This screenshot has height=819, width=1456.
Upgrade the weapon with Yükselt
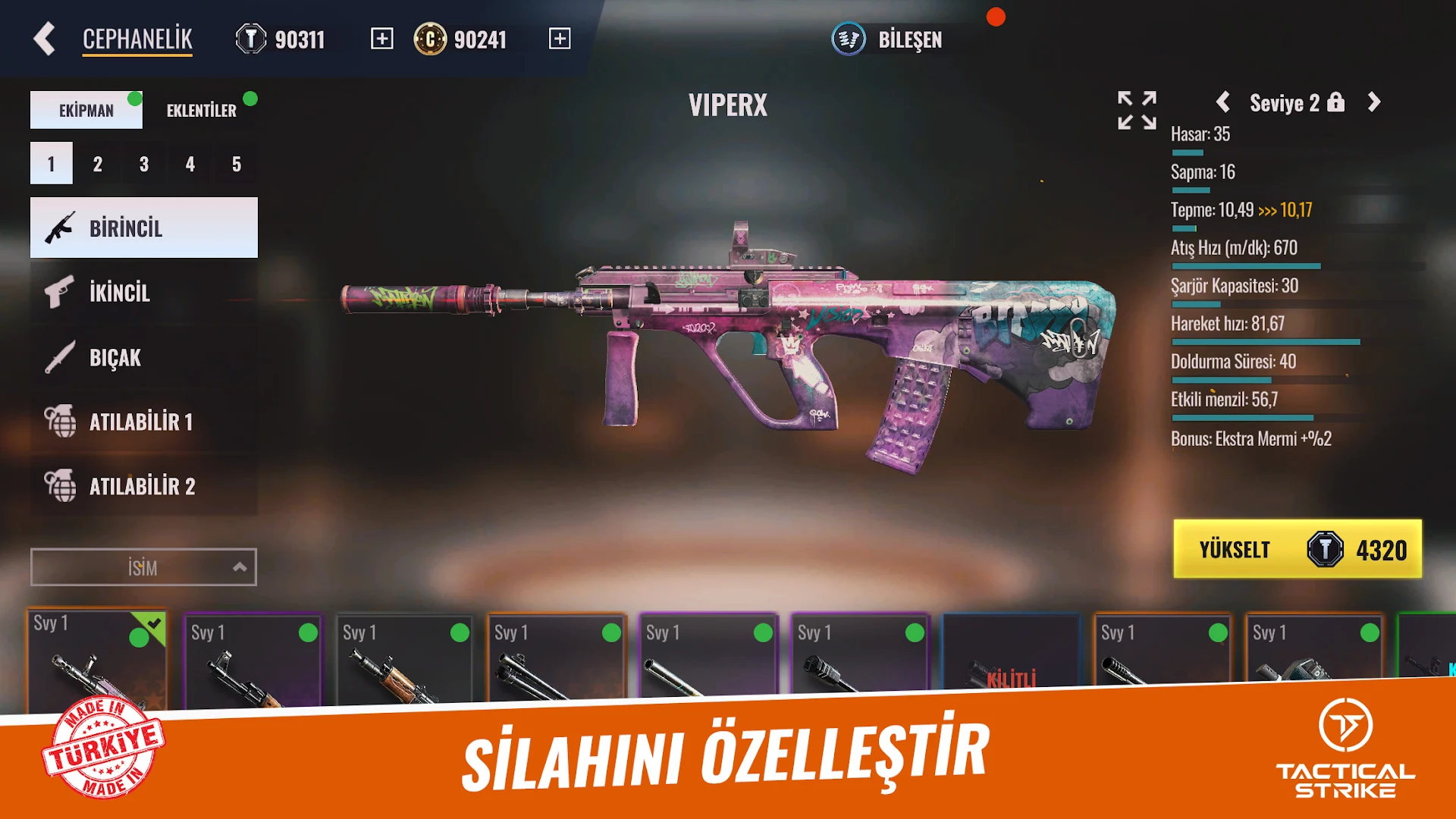coord(1297,549)
